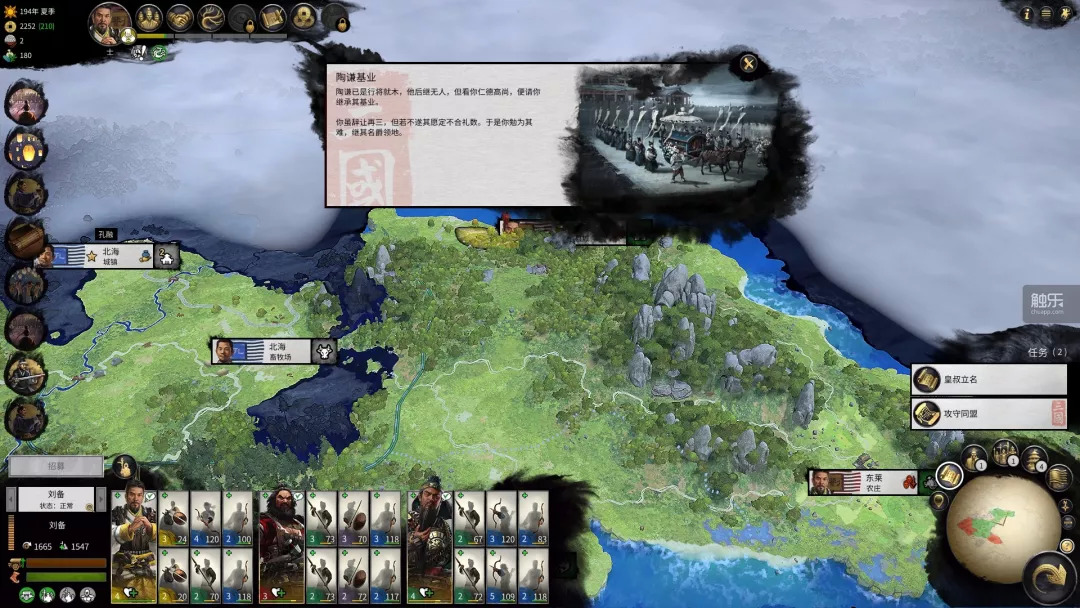Click the 招募 recruit button
The width and height of the screenshot is (1080, 608).
pyautogui.click(x=56, y=466)
